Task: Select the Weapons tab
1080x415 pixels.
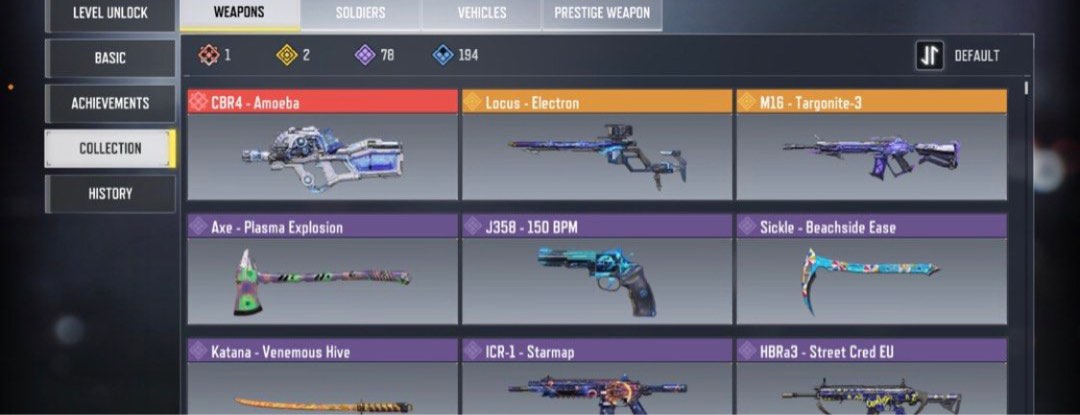Action: click(239, 13)
